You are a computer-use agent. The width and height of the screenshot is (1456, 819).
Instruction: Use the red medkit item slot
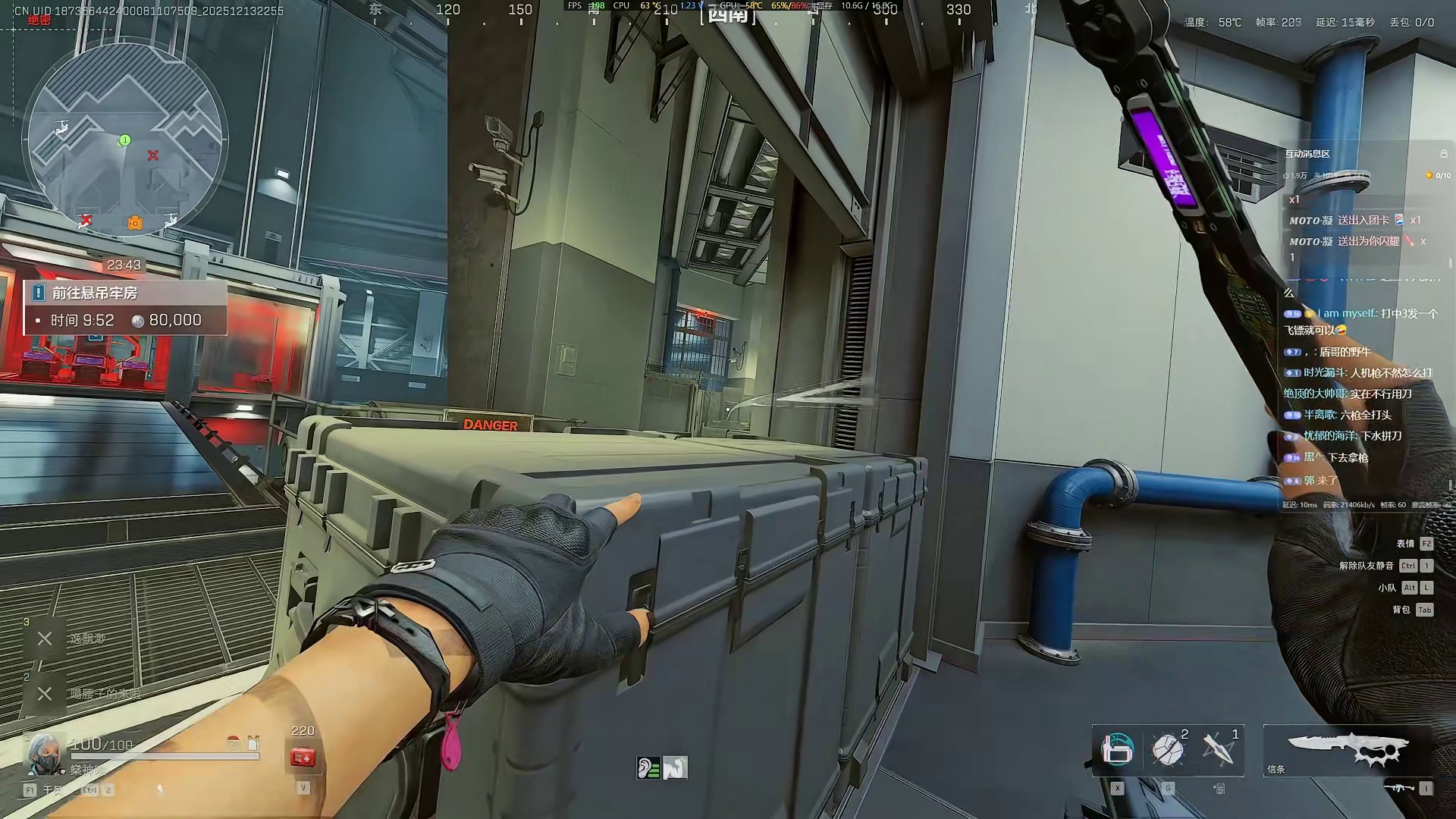(x=303, y=758)
